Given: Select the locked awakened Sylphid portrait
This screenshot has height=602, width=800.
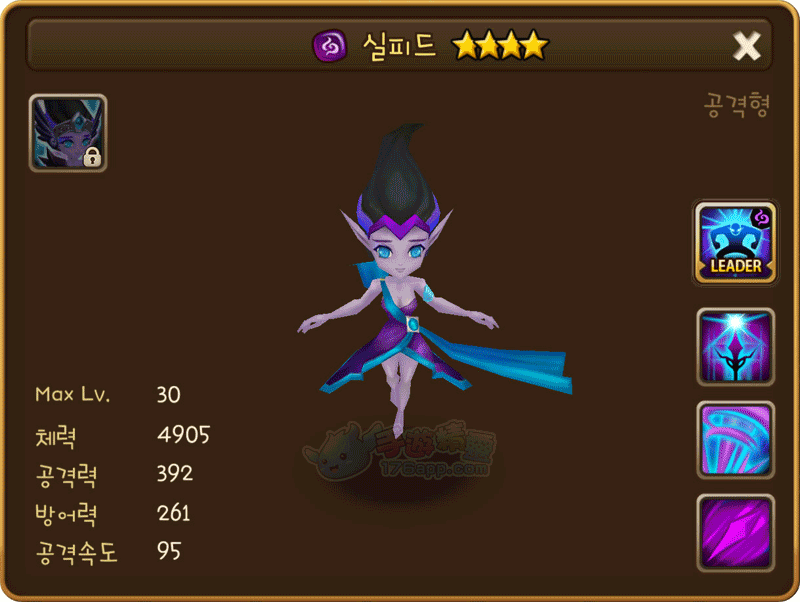Looking at the screenshot, I should click(x=68, y=133).
